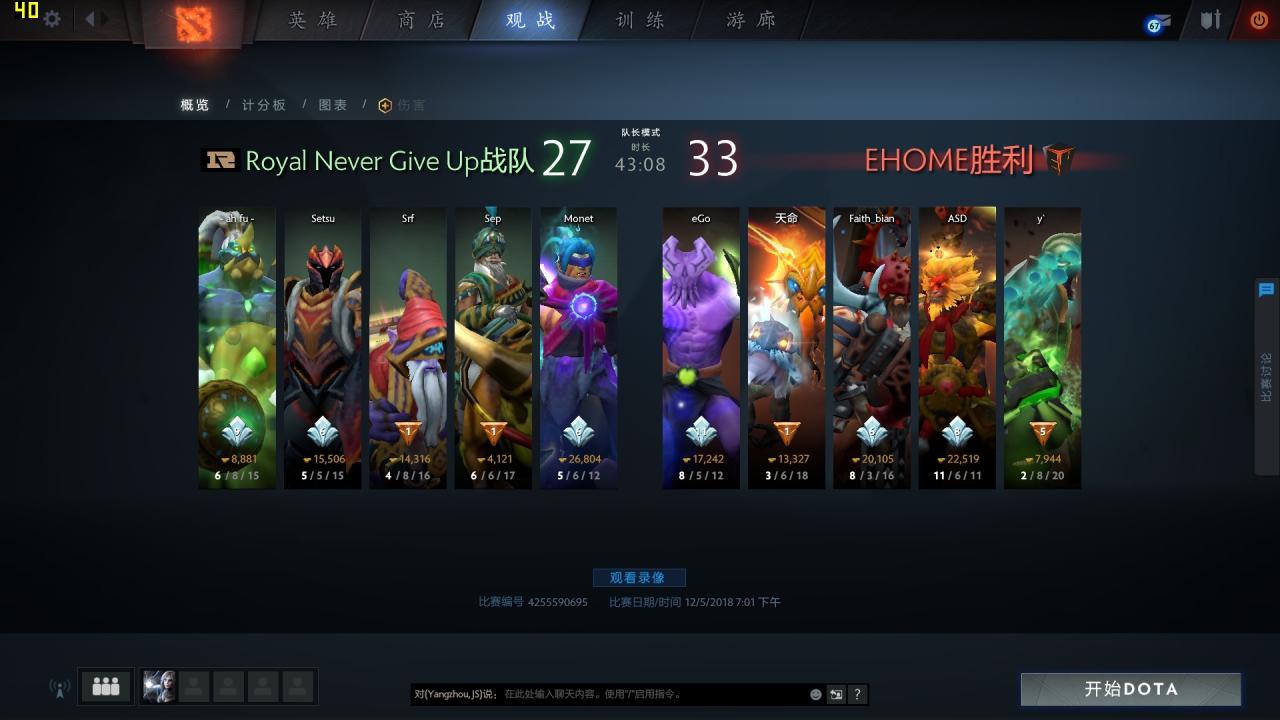Click the 观看录像 watch replay button

[639, 578]
